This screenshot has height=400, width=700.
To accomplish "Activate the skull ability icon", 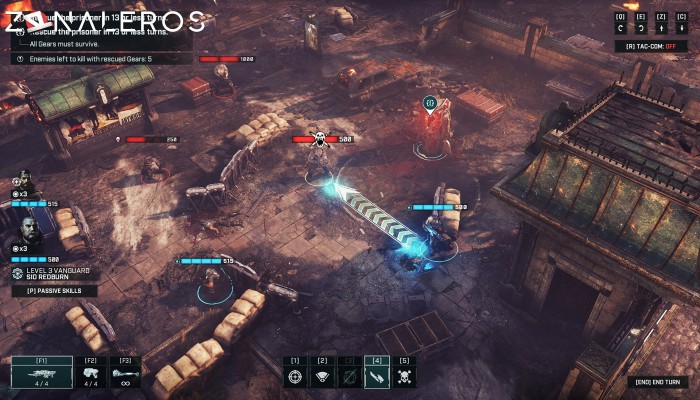I will click(404, 377).
